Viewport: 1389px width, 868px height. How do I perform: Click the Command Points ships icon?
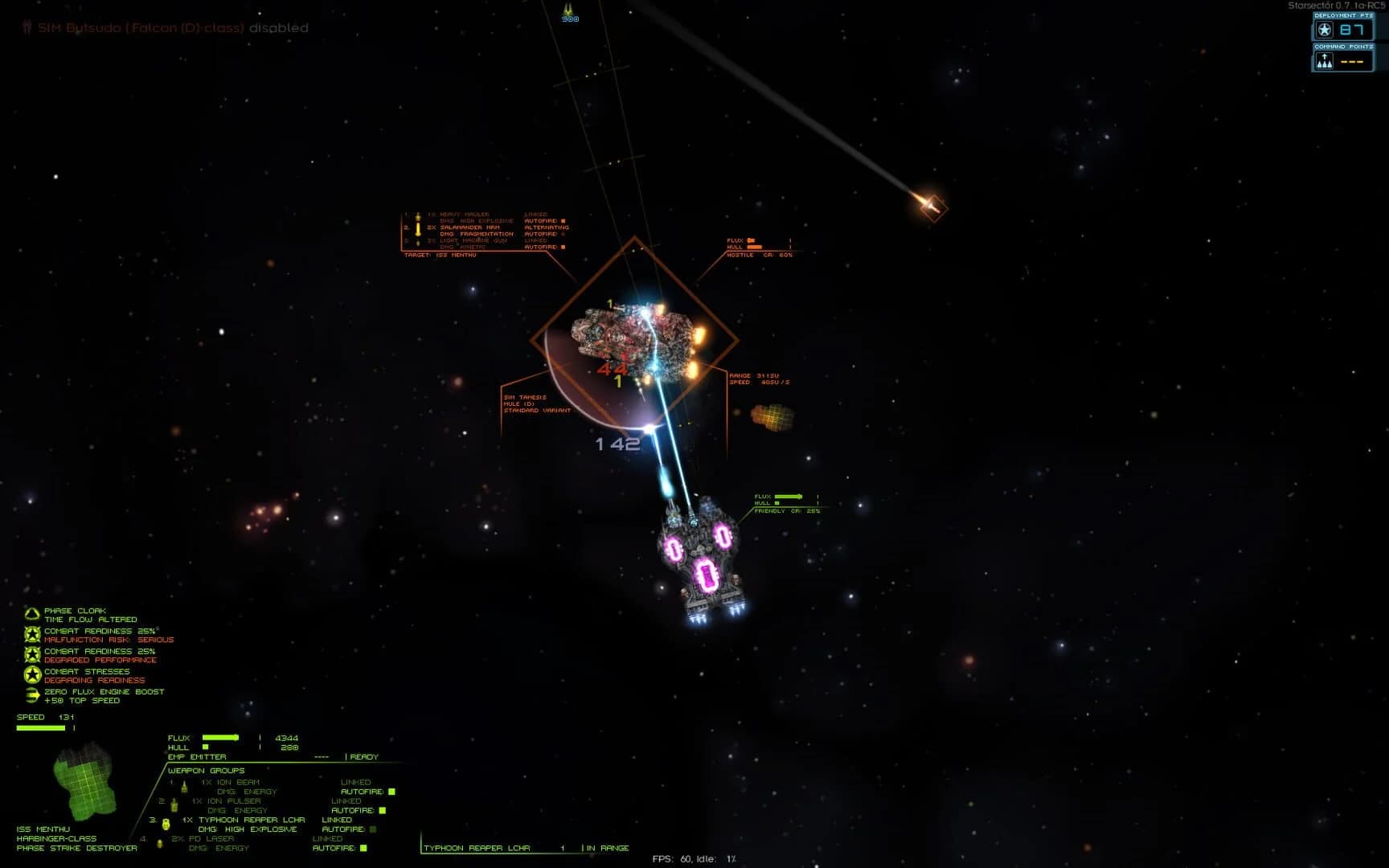1325,60
